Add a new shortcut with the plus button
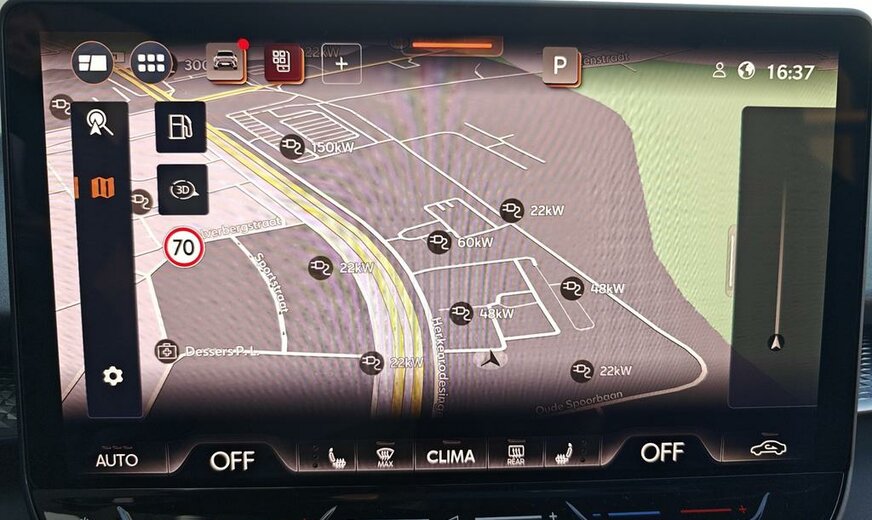 [x=341, y=63]
